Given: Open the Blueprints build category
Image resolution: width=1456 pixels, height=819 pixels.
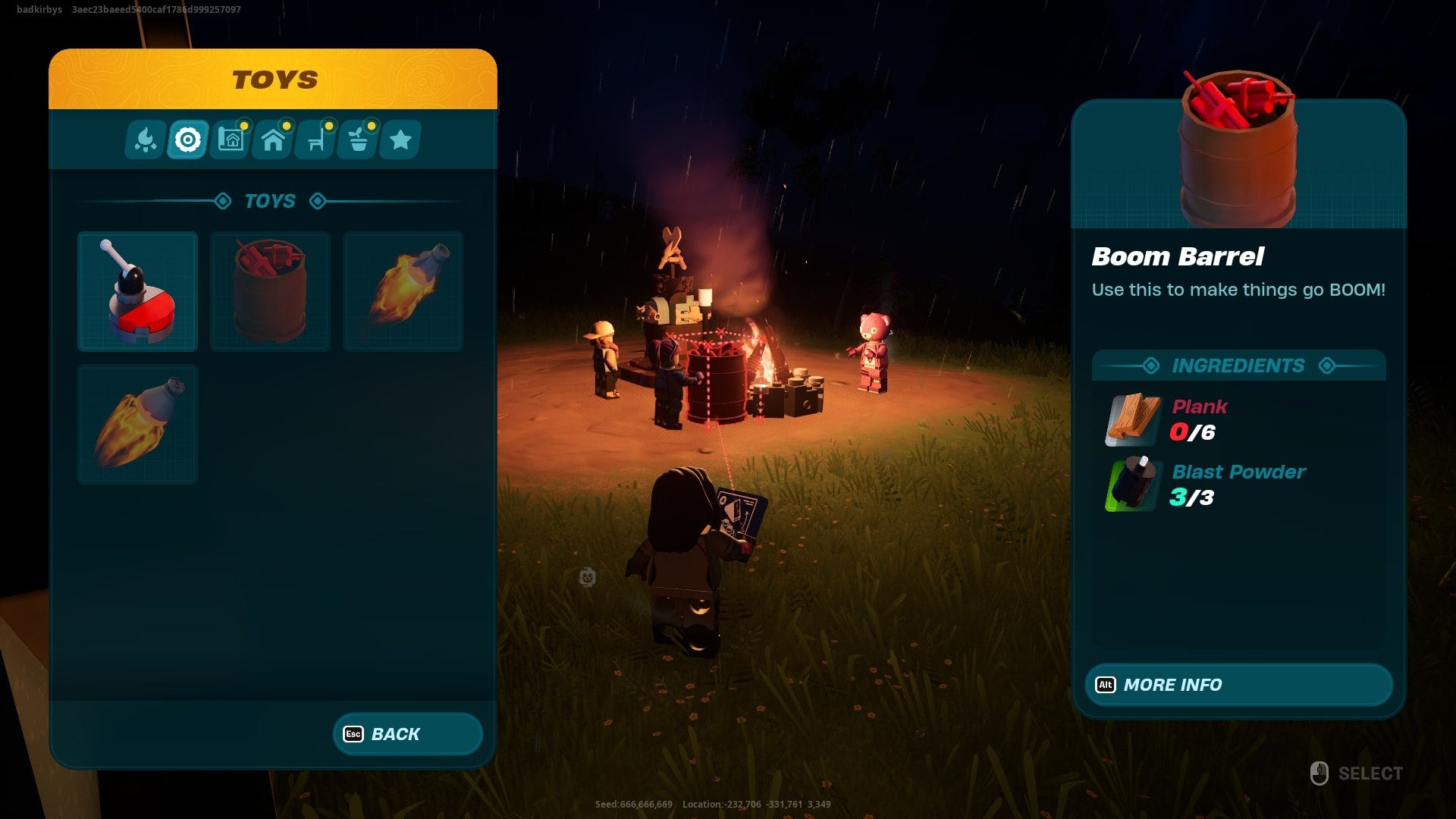Looking at the screenshot, I should [230, 140].
